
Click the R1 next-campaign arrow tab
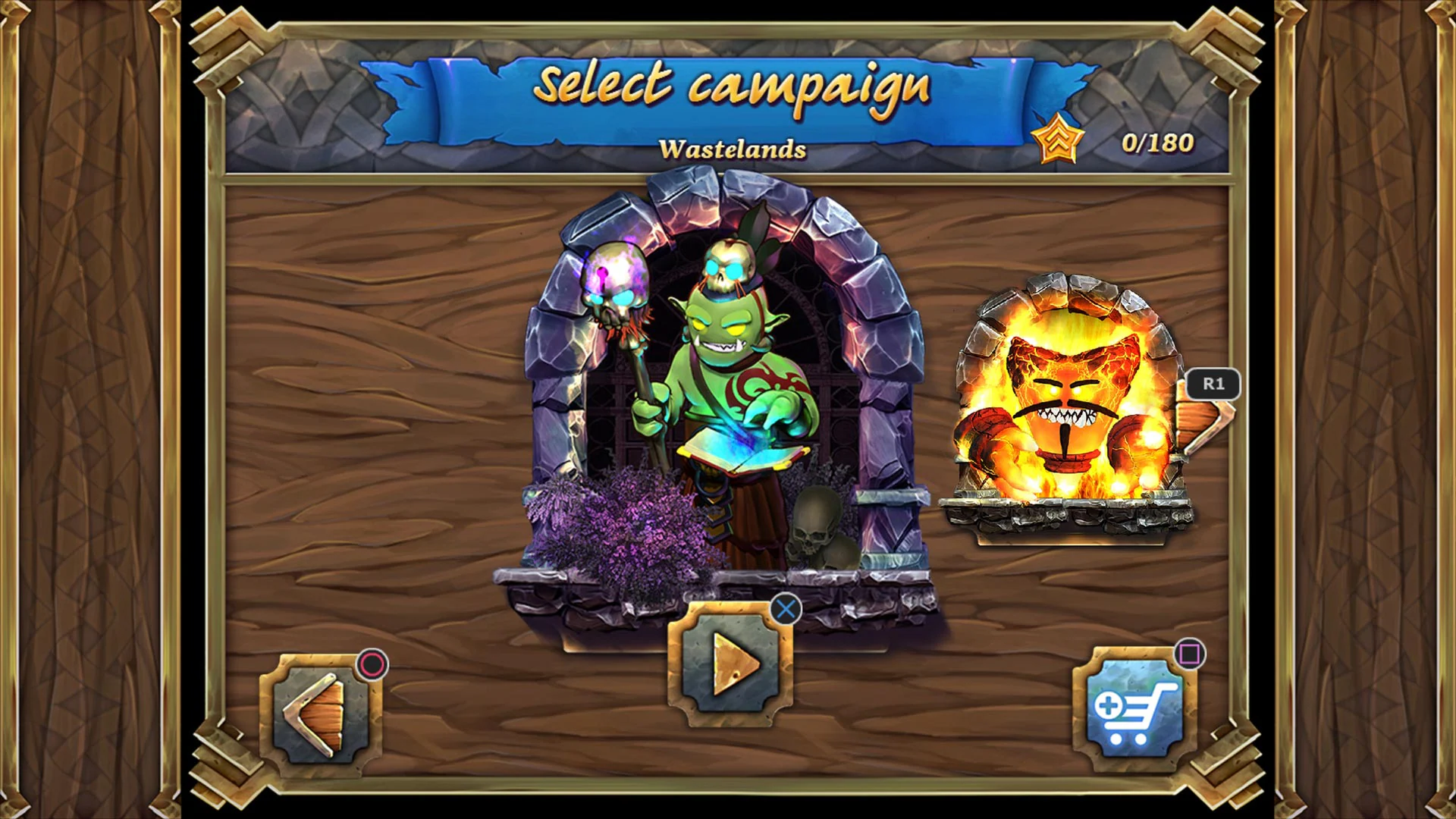pos(1213,384)
